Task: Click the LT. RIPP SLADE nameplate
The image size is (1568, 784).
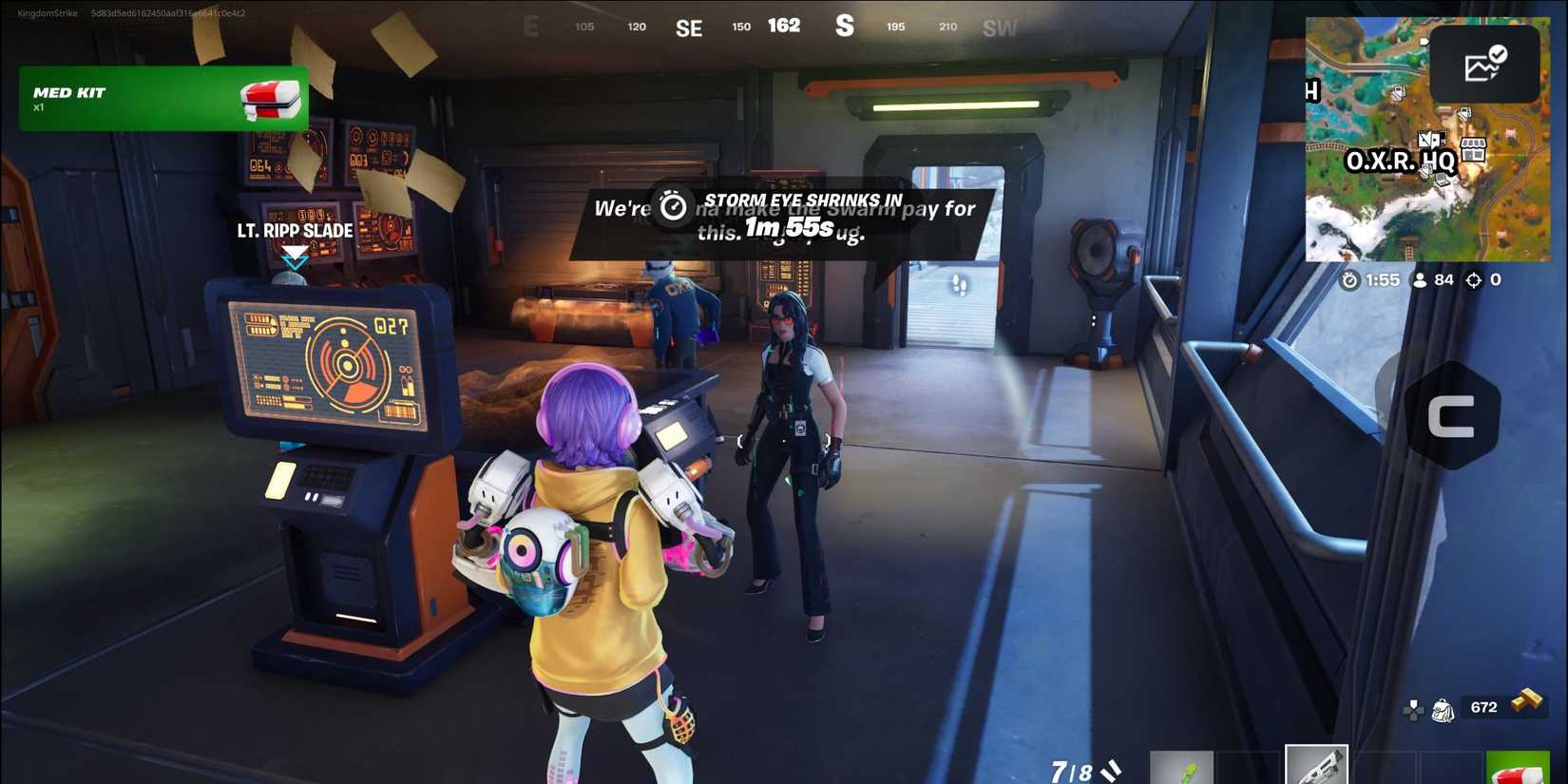Action: tap(295, 230)
